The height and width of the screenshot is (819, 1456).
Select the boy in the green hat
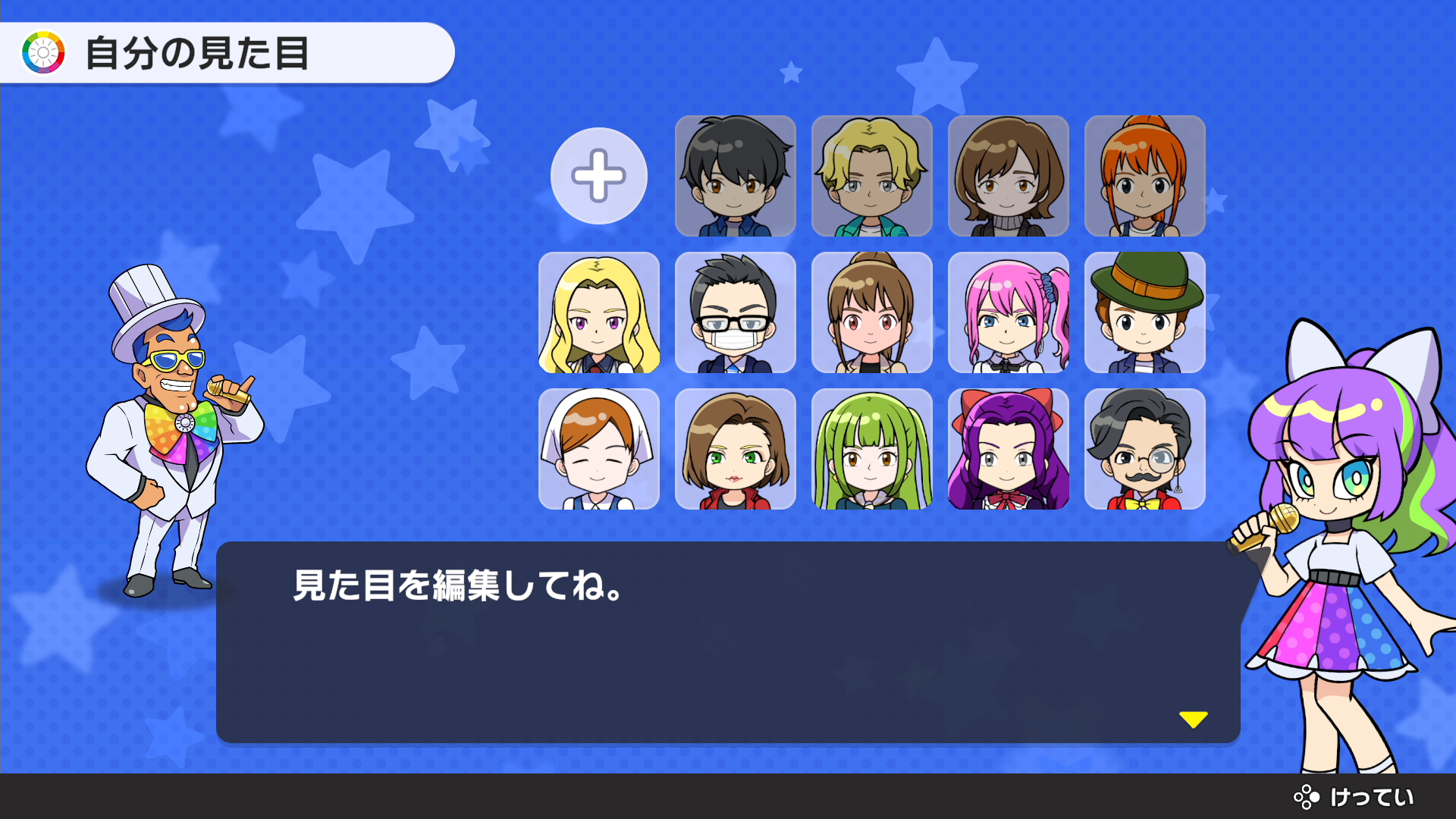(1144, 312)
